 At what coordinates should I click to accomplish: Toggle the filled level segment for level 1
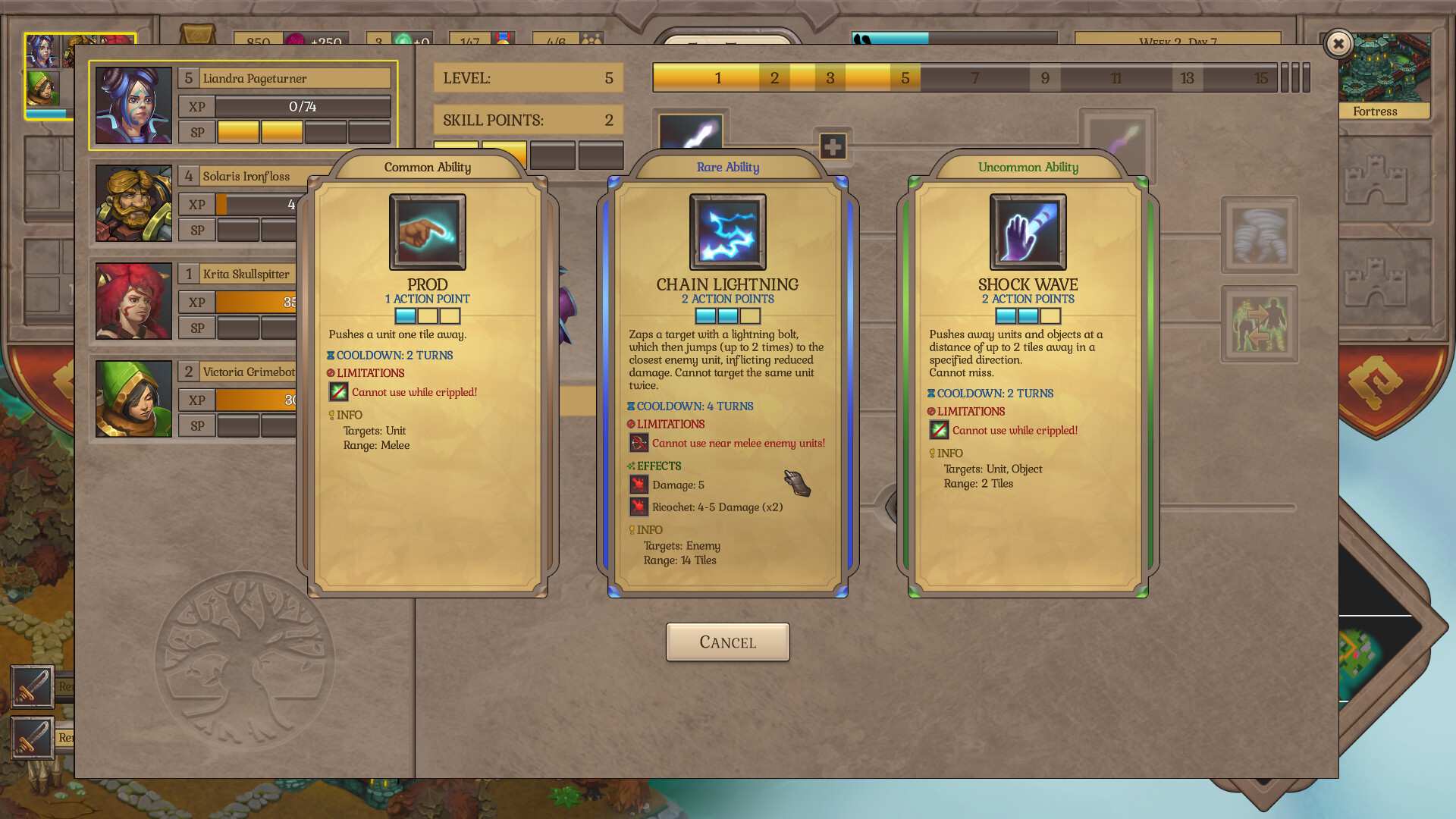click(717, 77)
